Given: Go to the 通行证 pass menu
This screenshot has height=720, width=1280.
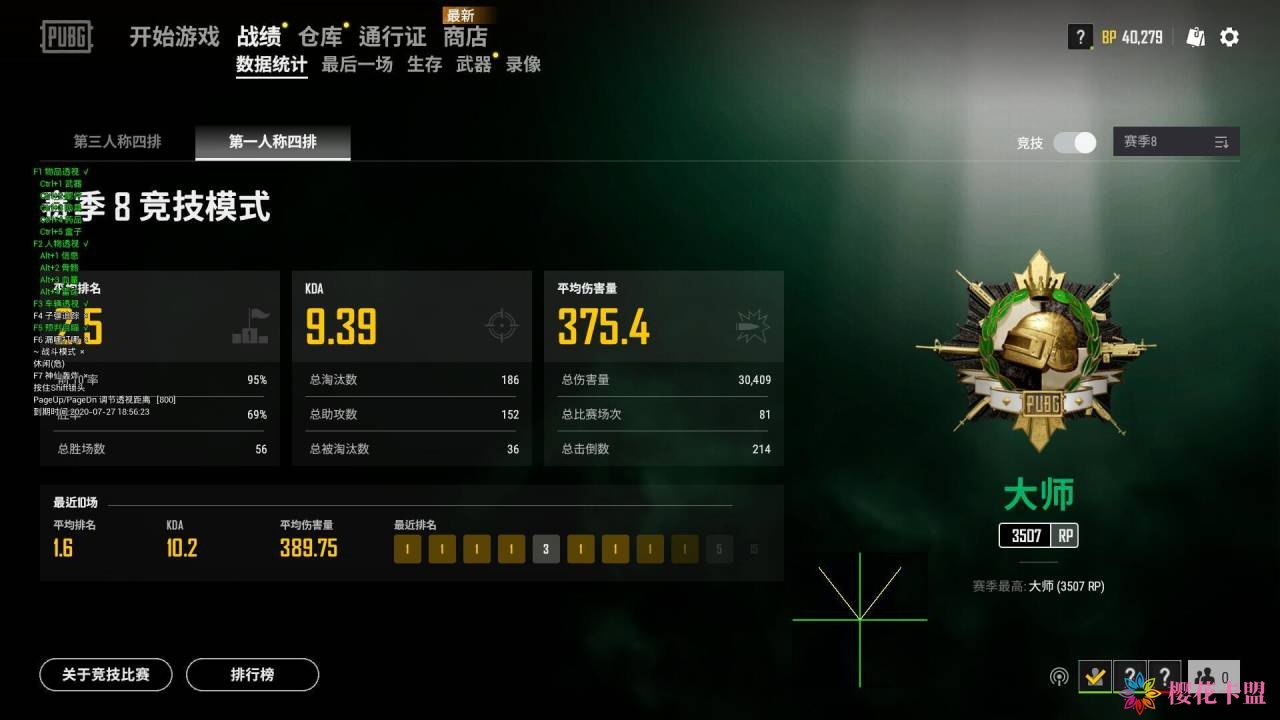Looking at the screenshot, I should pyautogui.click(x=392, y=37).
